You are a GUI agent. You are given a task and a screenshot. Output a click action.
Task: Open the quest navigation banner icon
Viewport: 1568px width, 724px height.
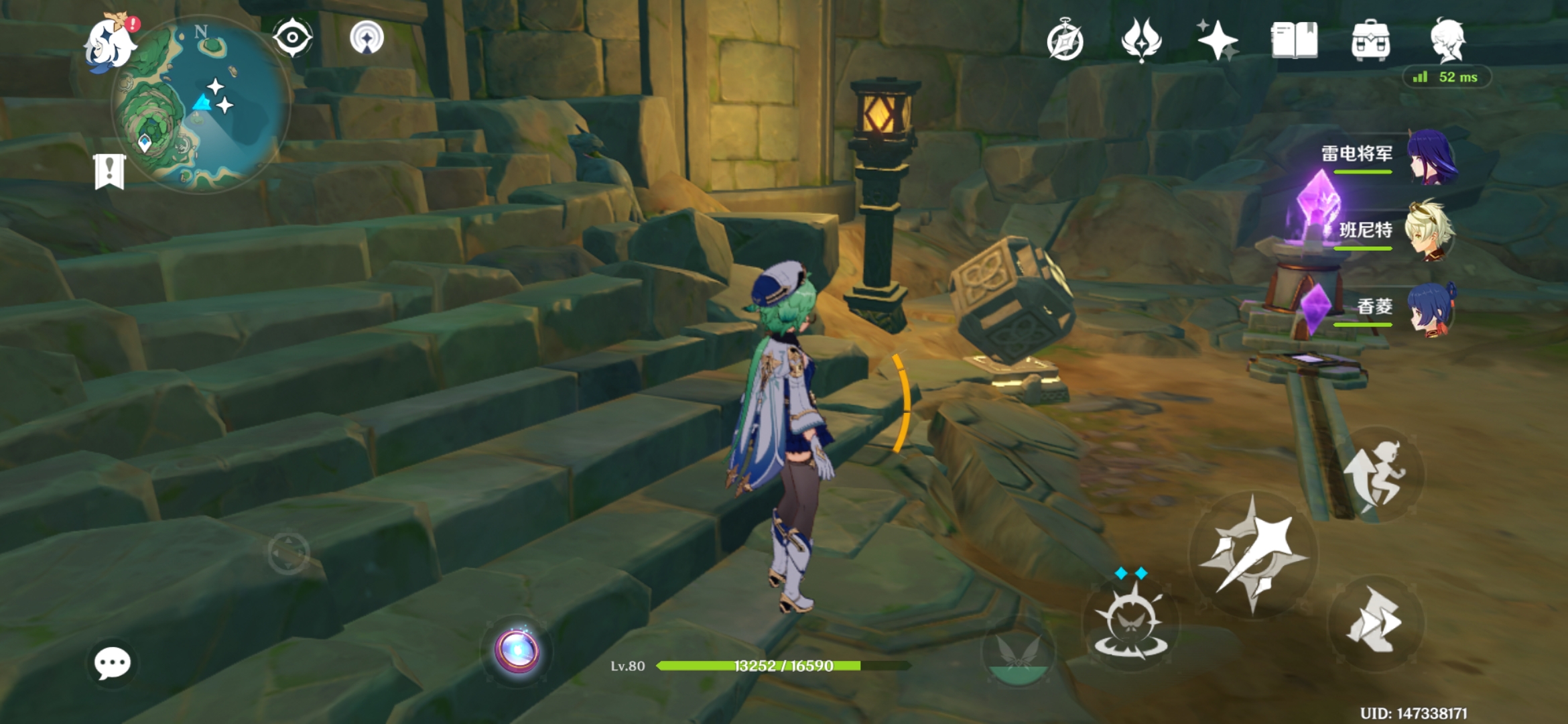click(x=109, y=171)
